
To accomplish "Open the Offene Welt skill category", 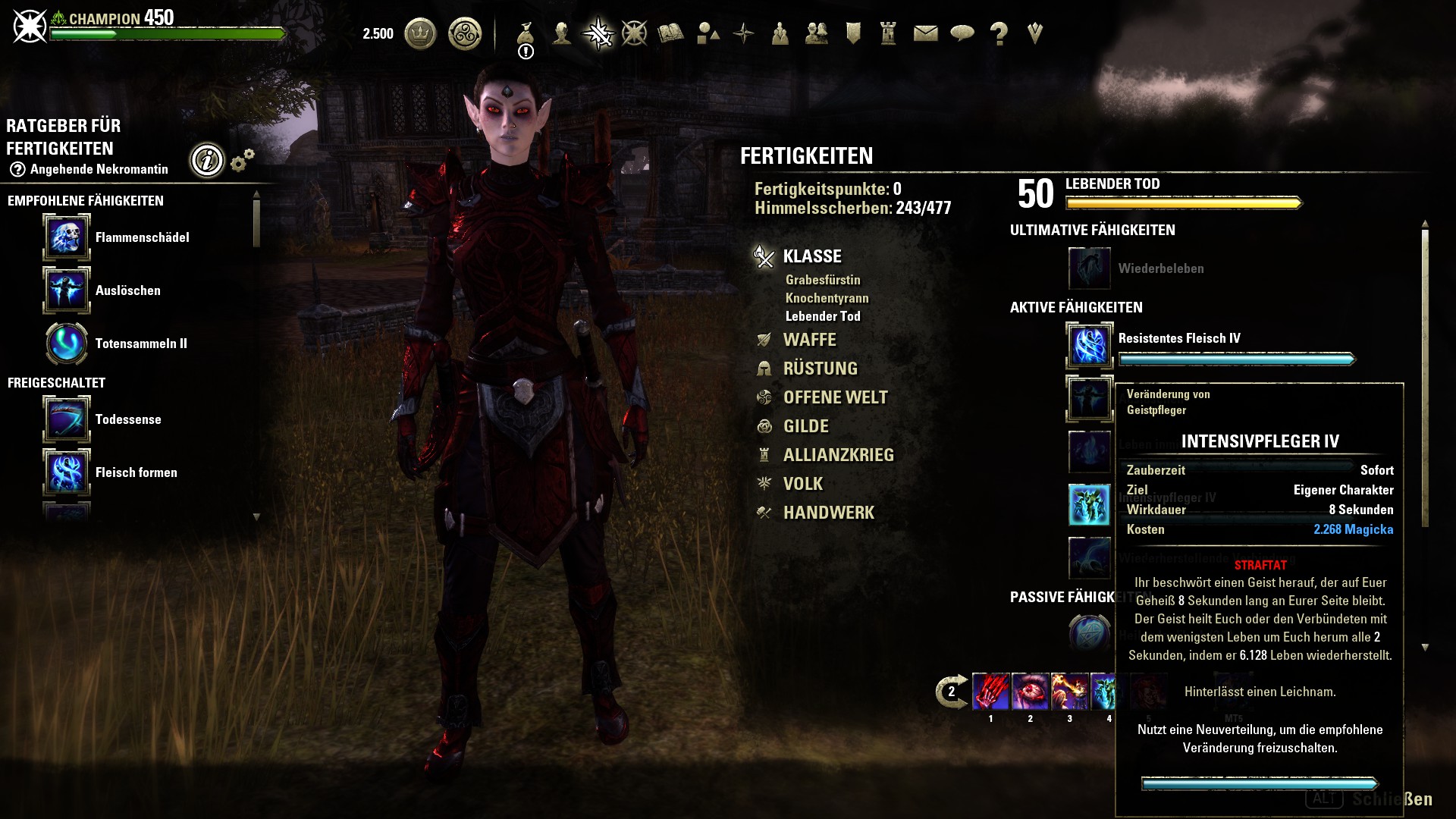I will coord(835,397).
